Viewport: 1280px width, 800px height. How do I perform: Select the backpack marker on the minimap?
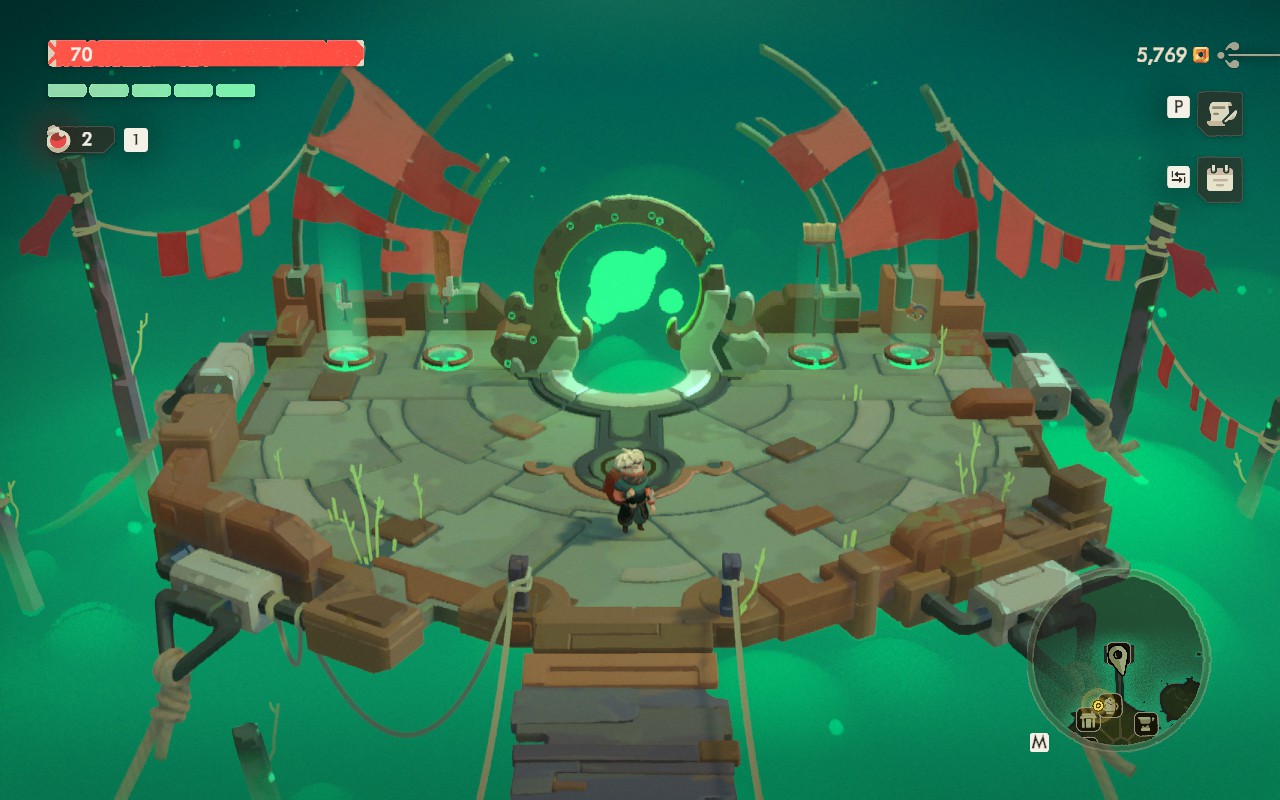pyautogui.click(x=1110, y=703)
